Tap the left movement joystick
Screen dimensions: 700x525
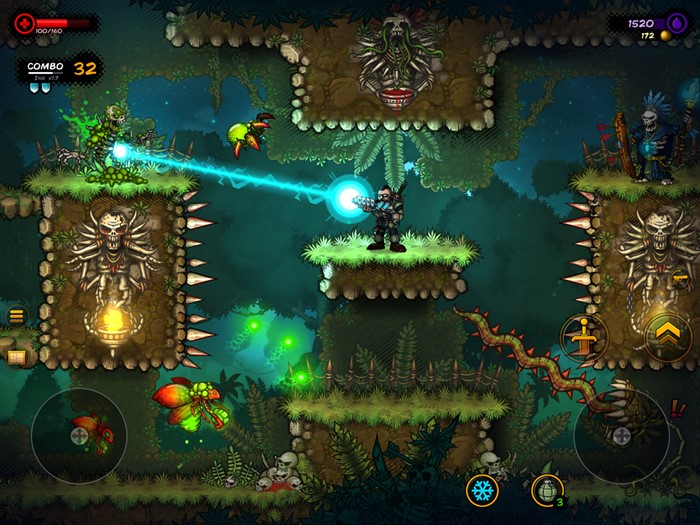[x=79, y=437]
